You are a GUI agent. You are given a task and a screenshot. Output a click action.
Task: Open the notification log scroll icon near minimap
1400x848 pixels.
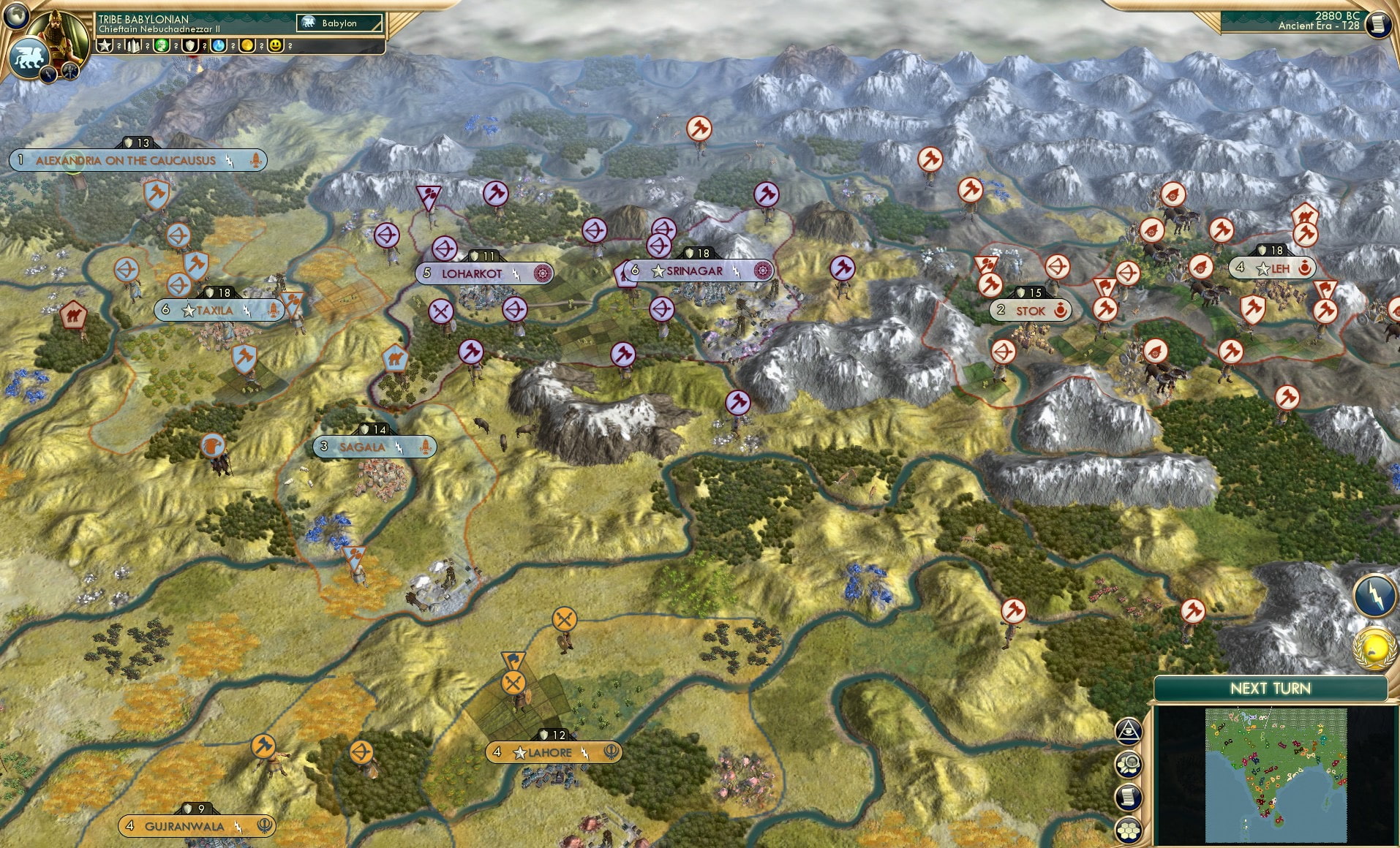pyautogui.click(x=1129, y=798)
